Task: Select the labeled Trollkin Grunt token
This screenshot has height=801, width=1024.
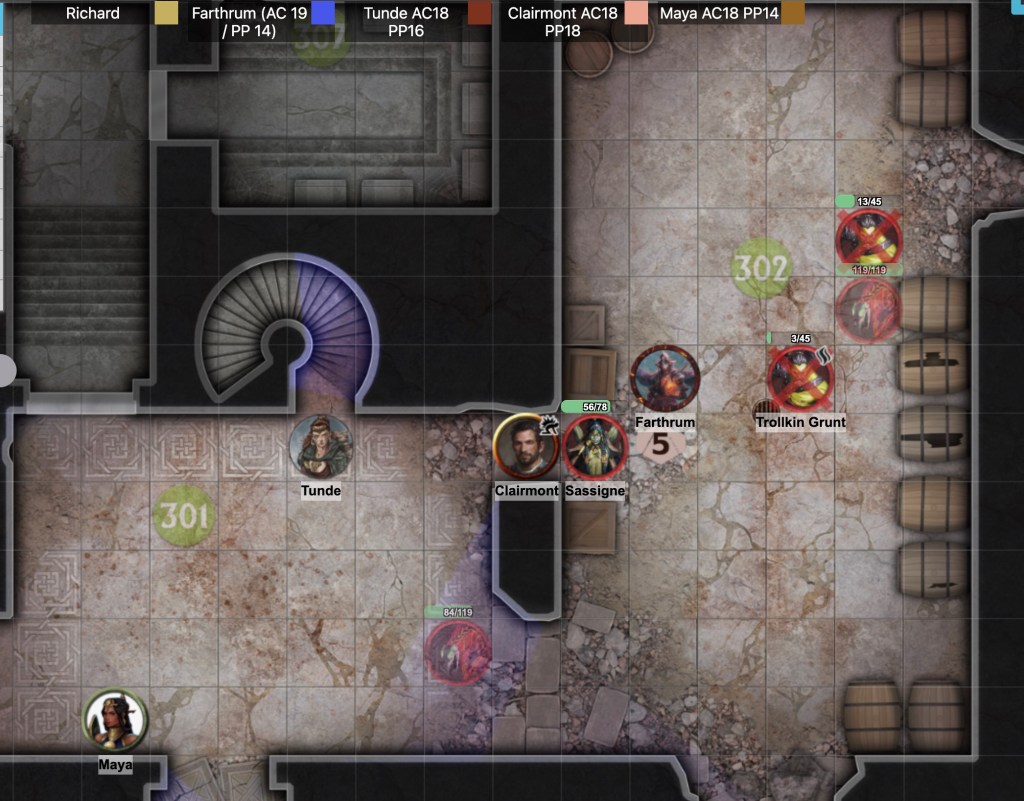Action: [801, 378]
